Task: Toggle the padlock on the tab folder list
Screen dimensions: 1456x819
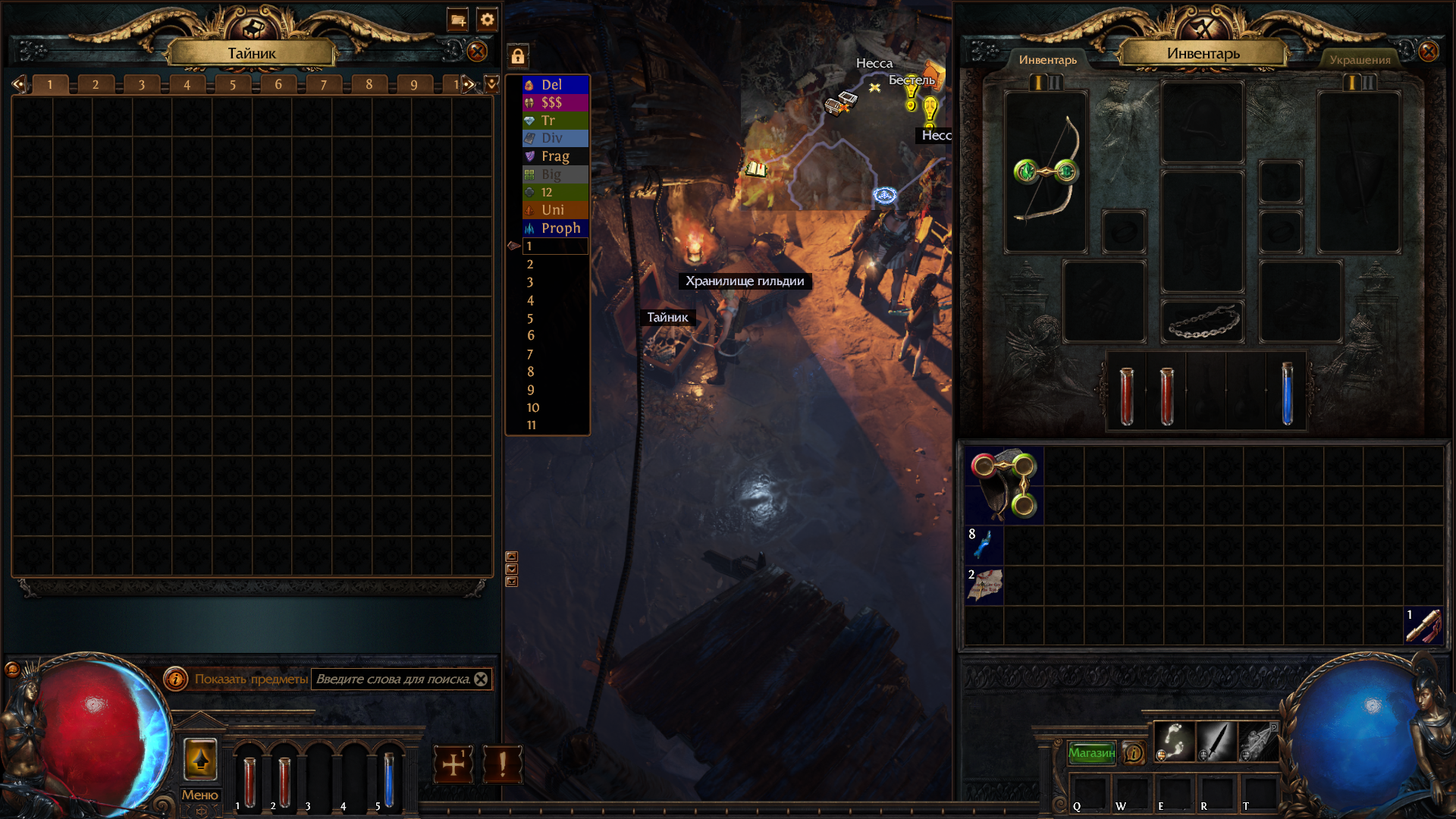Action: click(x=518, y=56)
